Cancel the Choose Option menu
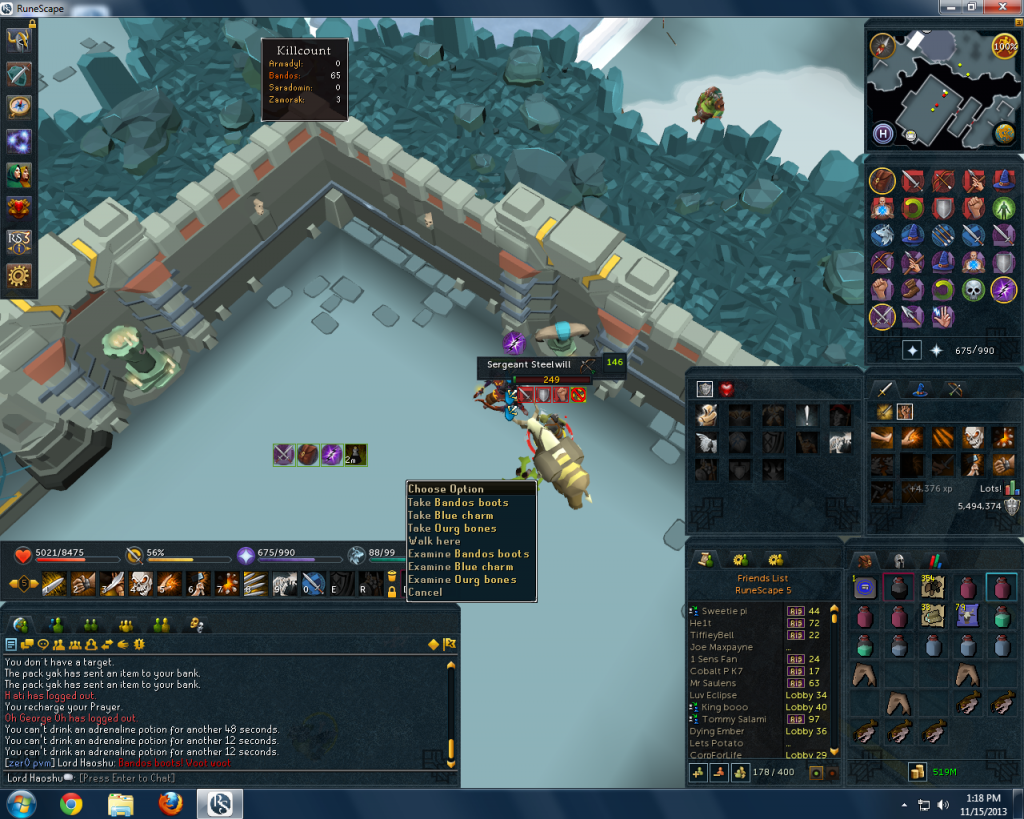Image resolution: width=1024 pixels, height=819 pixels. click(x=425, y=592)
